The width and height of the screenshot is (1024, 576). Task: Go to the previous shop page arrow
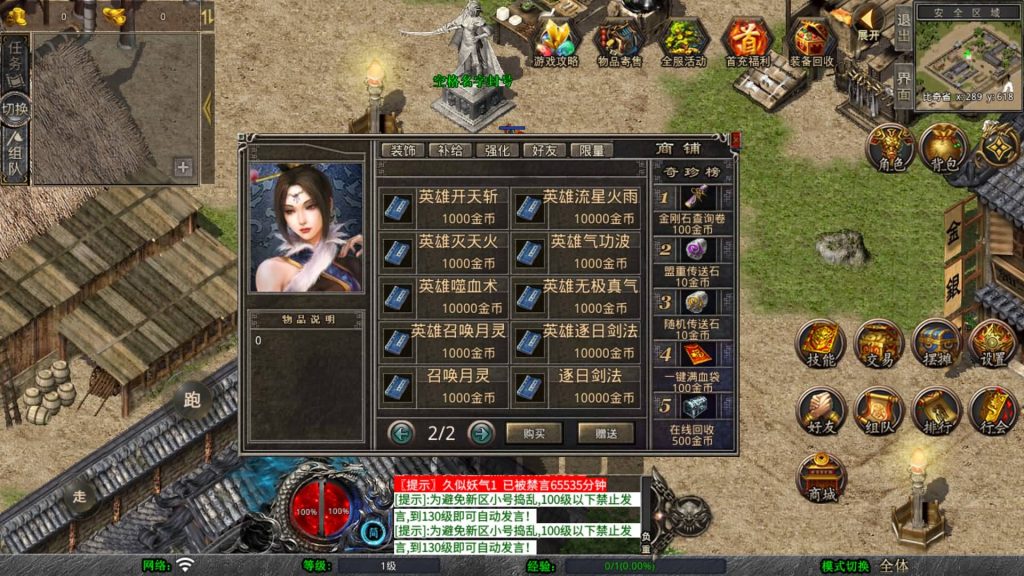[x=402, y=433]
